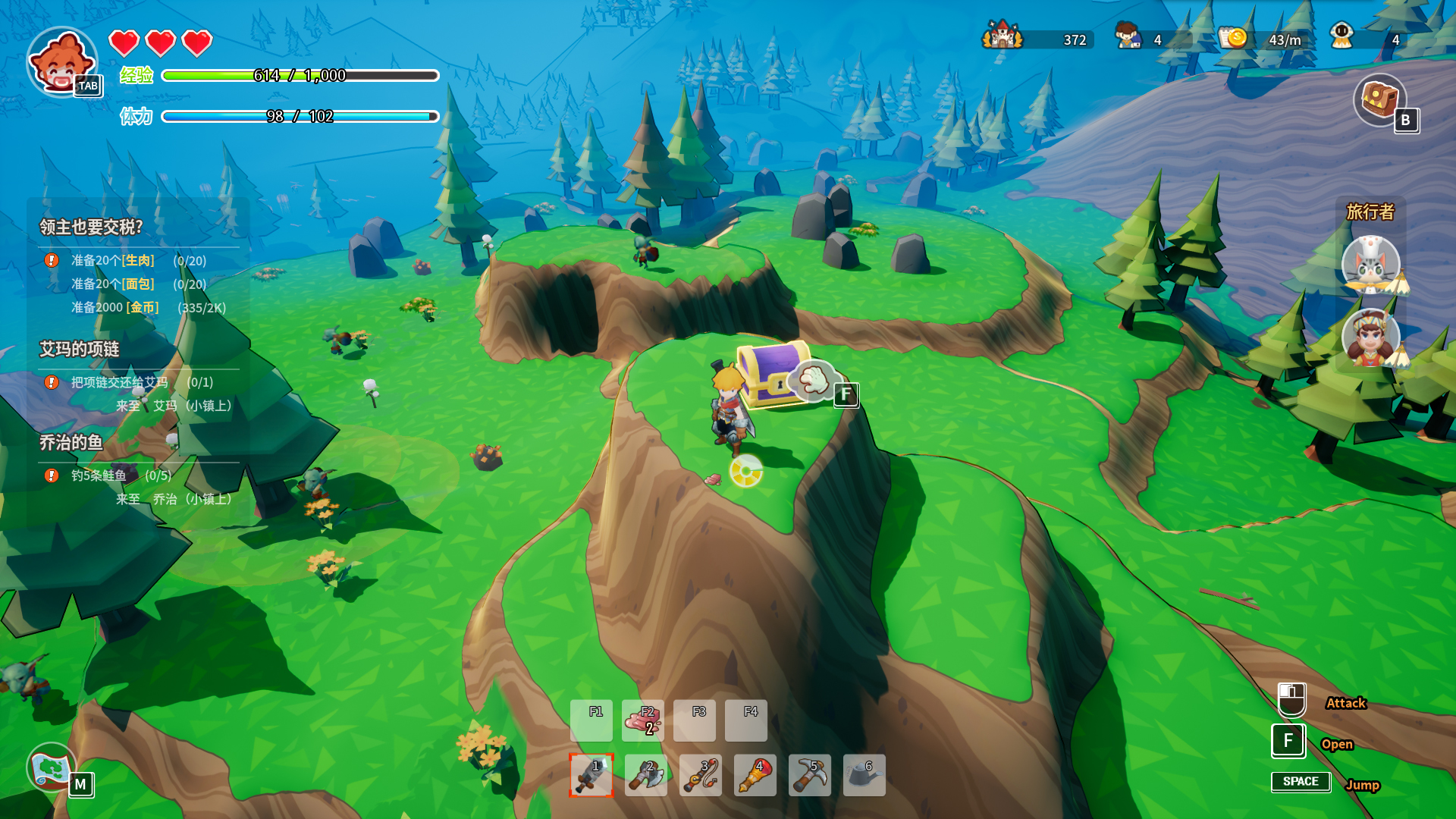The image size is (1456, 819).
Task: Open the villager population icon
Action: click(1128, 36)
